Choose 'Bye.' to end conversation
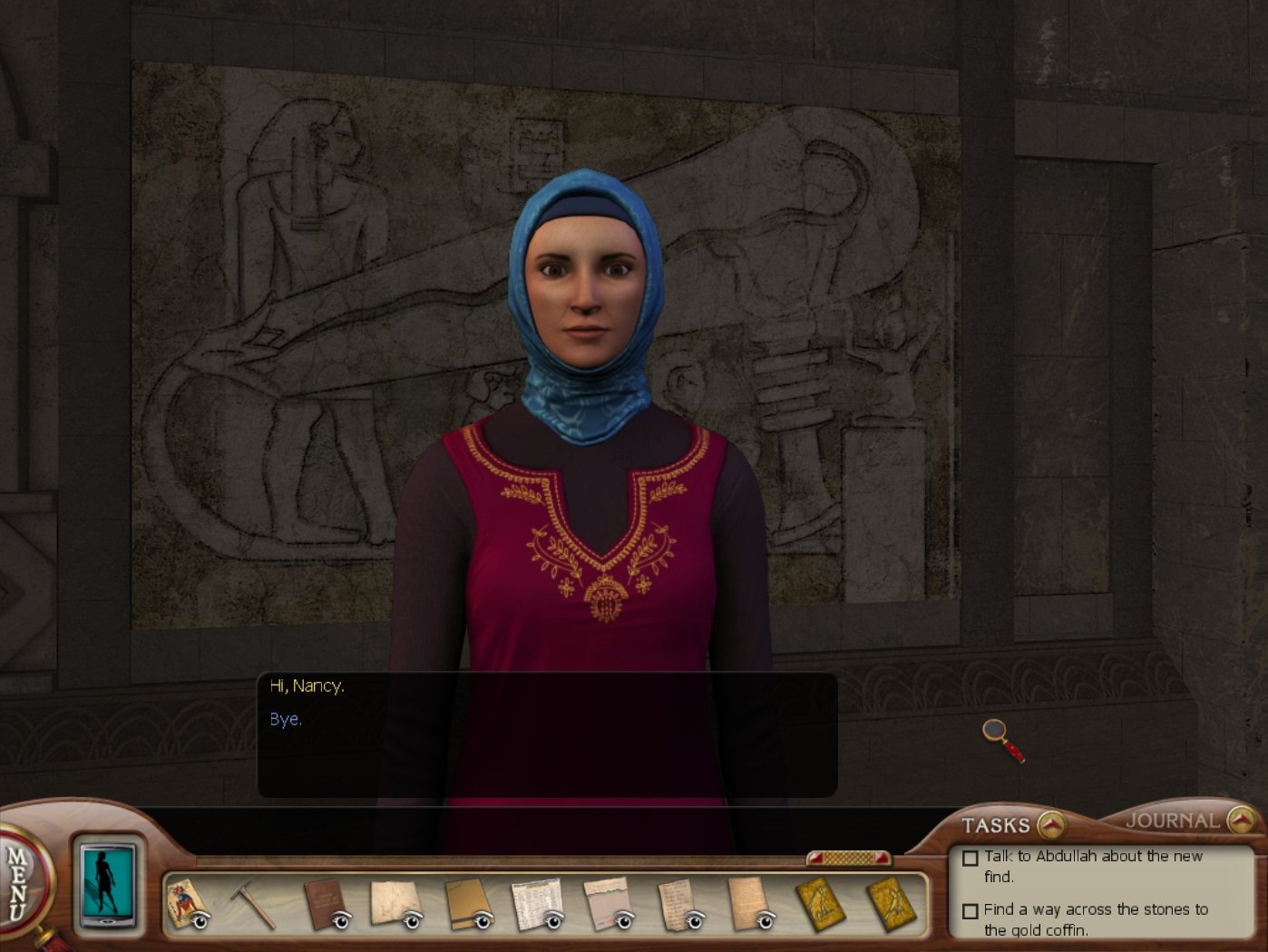This screenshot has width=1268, height=952. pyautogui.click(x=284, y=719)
